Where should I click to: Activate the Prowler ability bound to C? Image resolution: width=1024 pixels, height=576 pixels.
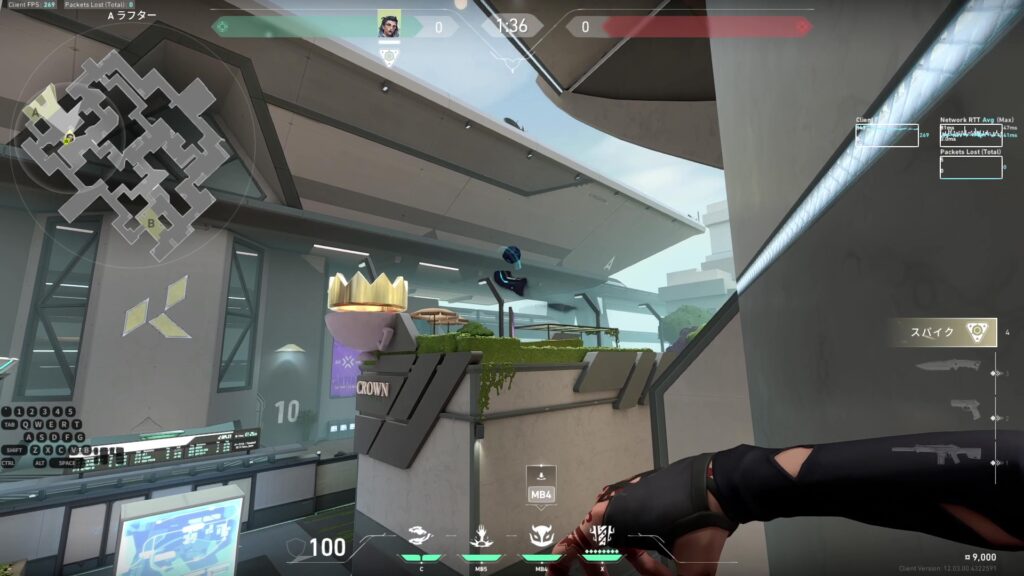point(421,539)
